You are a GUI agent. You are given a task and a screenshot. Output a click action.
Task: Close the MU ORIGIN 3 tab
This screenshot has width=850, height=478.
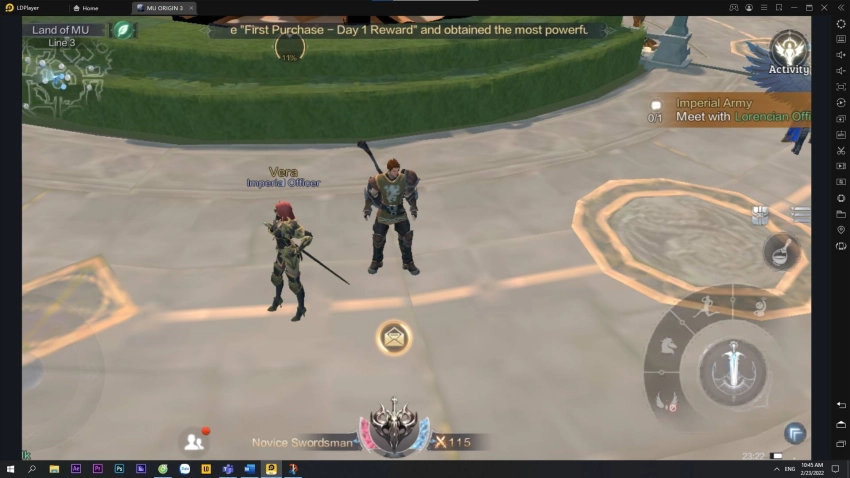[x=191, y=8]
